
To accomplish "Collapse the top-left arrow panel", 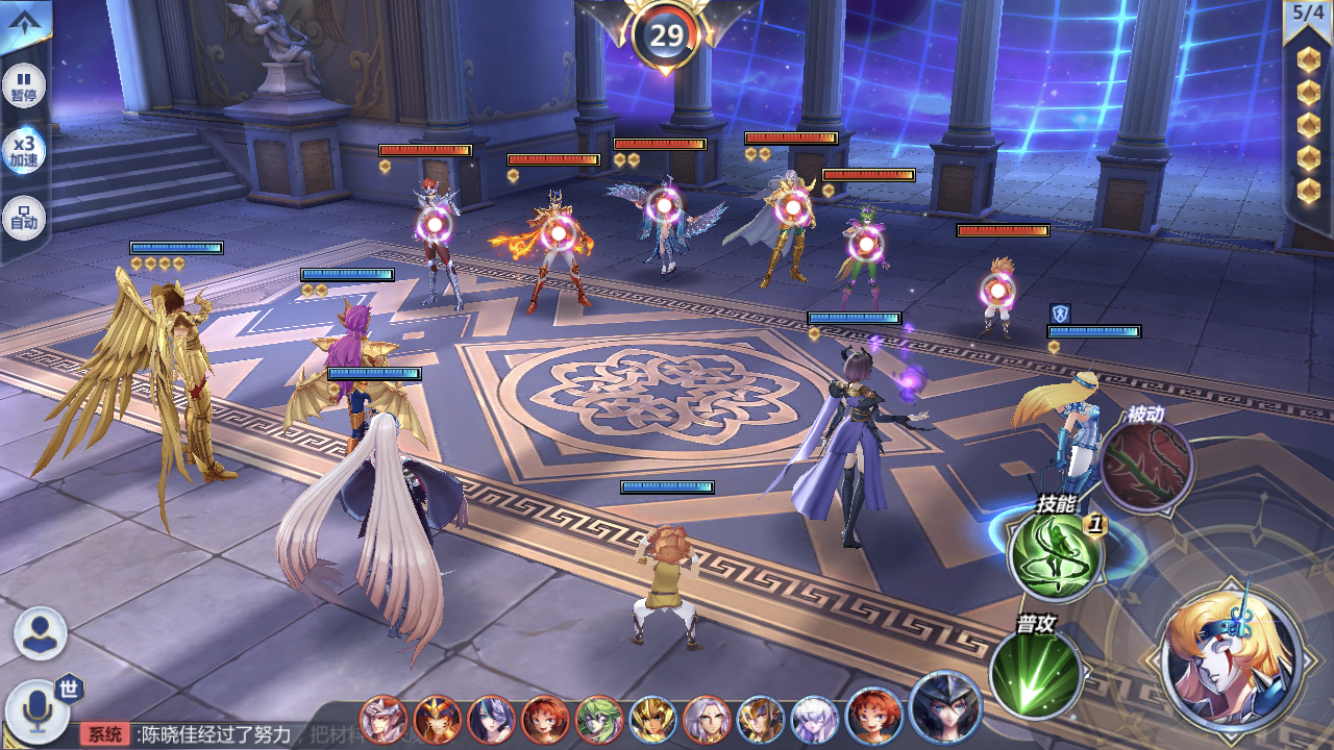I will coord(24,24).
